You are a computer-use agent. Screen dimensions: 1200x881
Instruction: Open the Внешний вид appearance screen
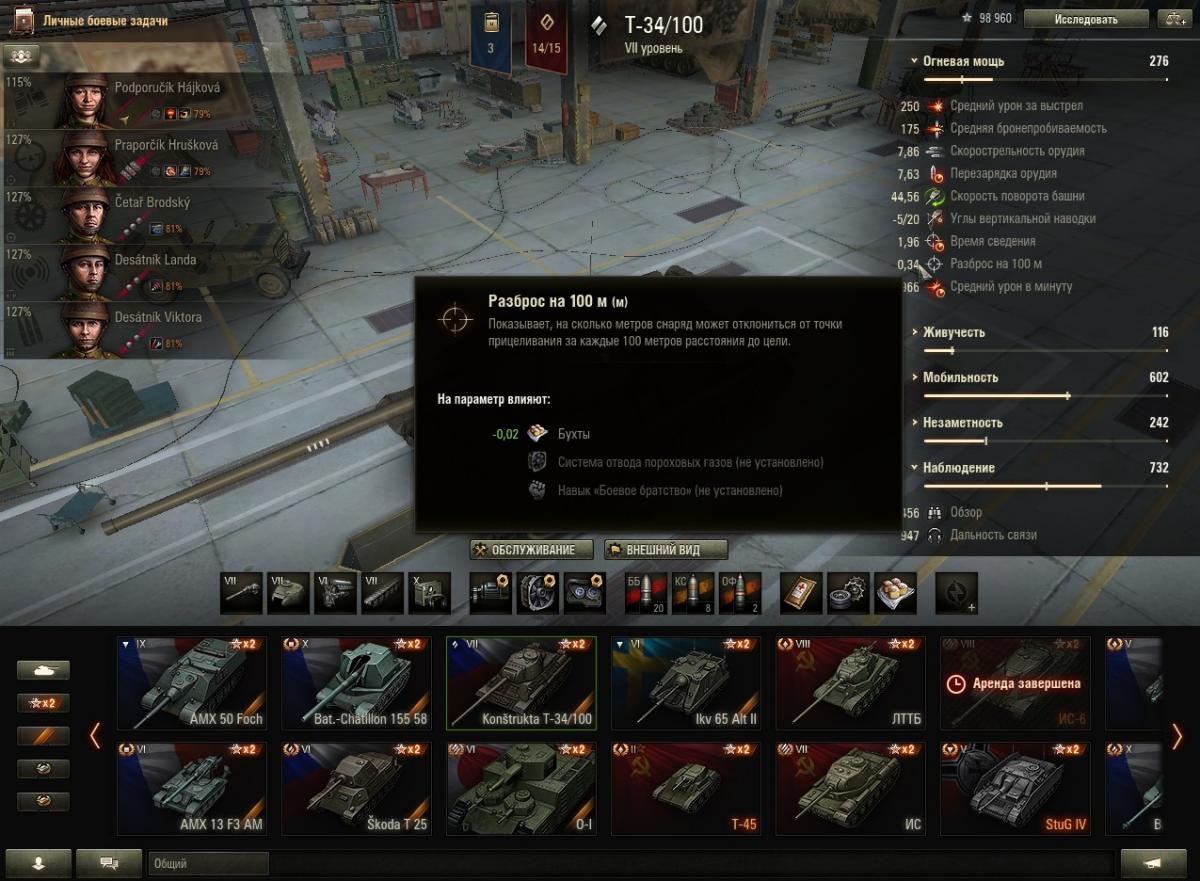663,550
